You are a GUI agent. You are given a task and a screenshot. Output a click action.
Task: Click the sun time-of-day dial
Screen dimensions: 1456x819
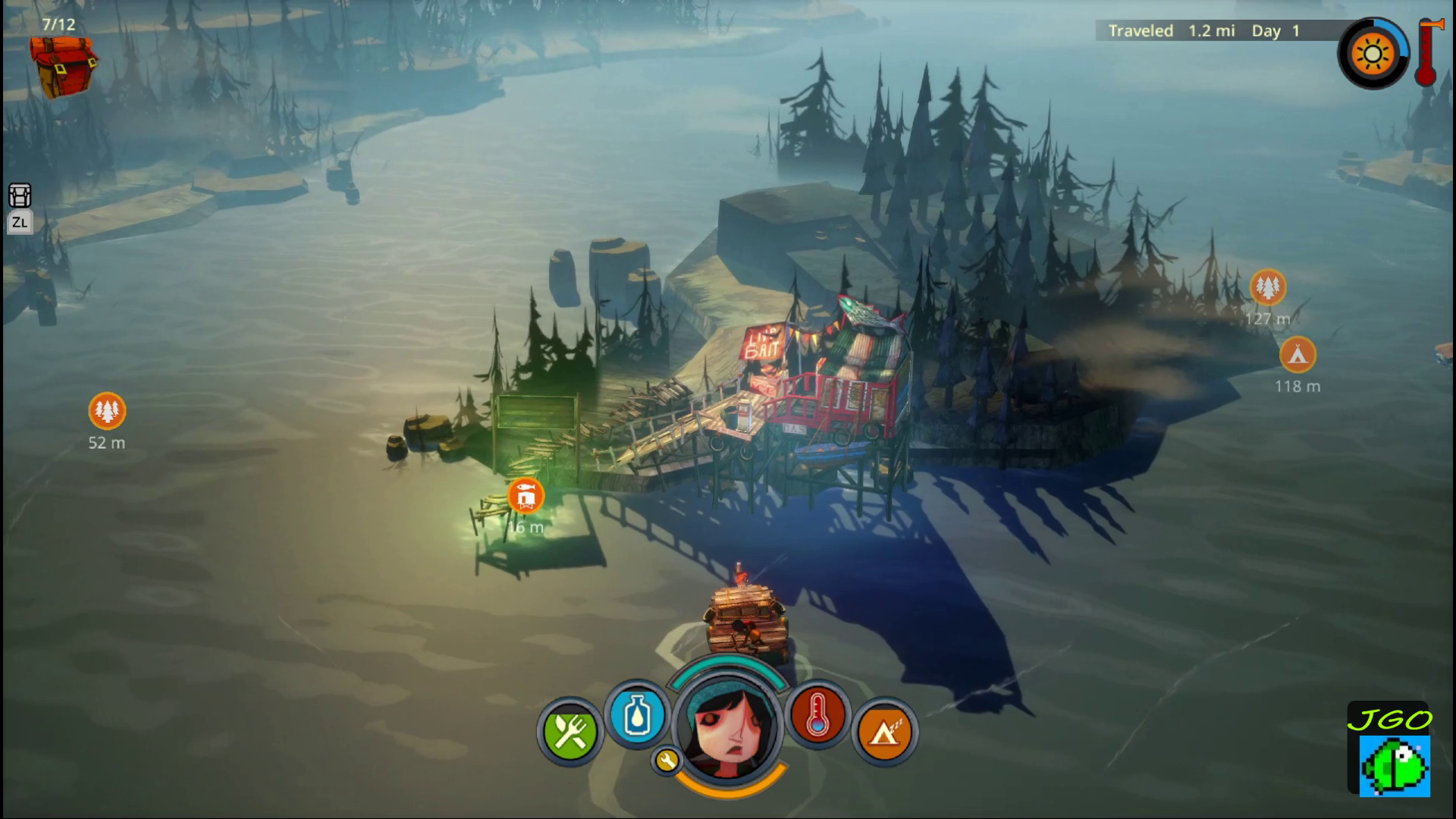click(x=1373, y=55)
